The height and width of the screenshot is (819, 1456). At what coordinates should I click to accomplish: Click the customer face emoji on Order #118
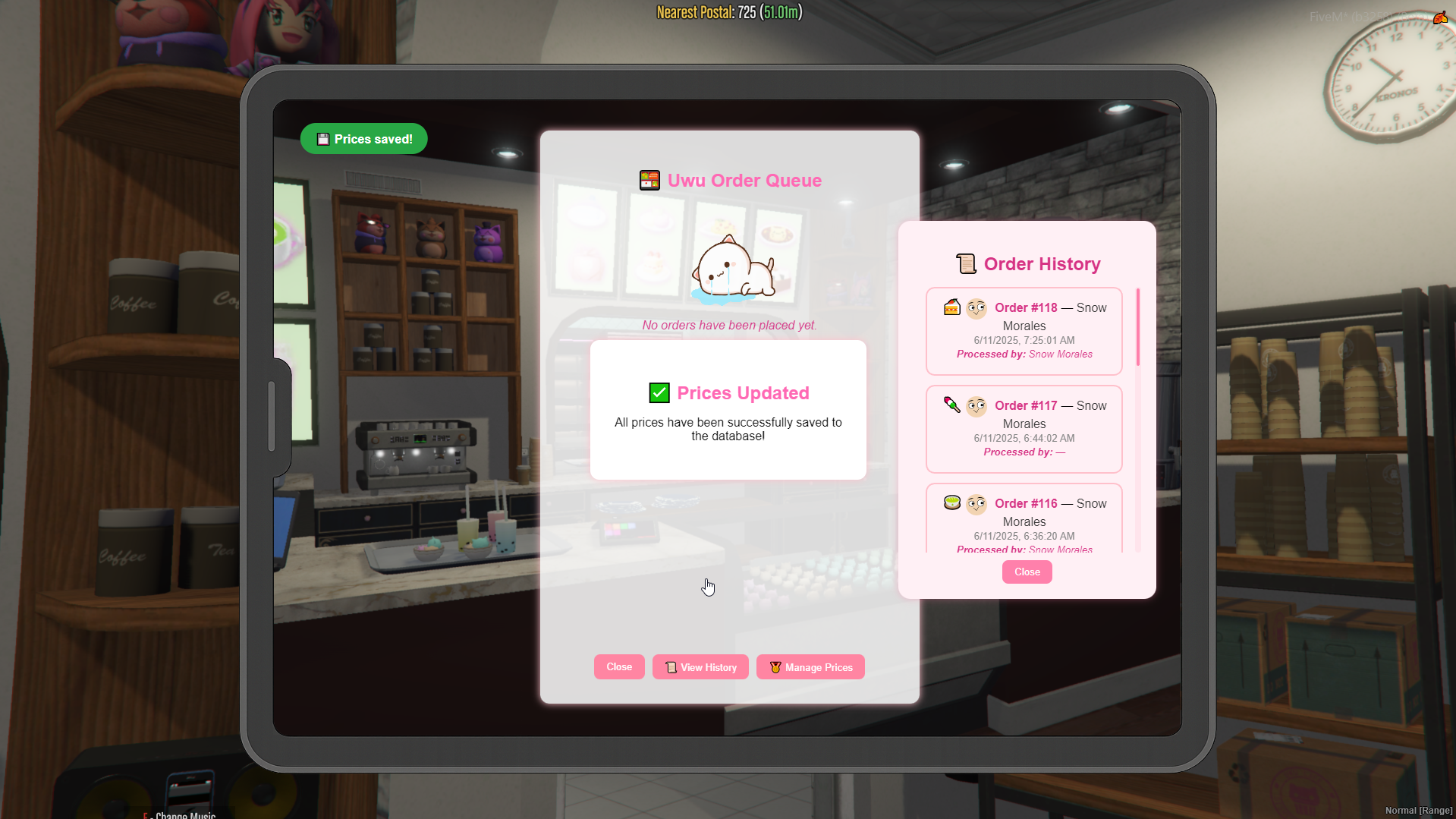tap(976, 307)
